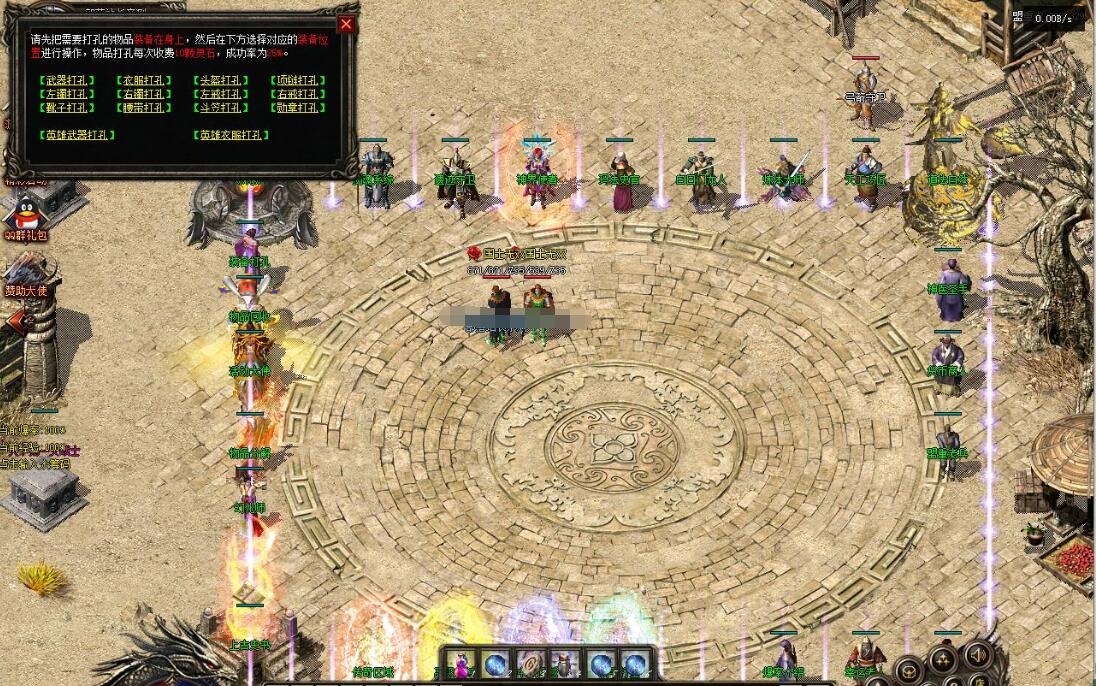This screenshot has height=686, width=1096.
Task: Close the equipment punching dialog
Action: (x=346, y=24)
